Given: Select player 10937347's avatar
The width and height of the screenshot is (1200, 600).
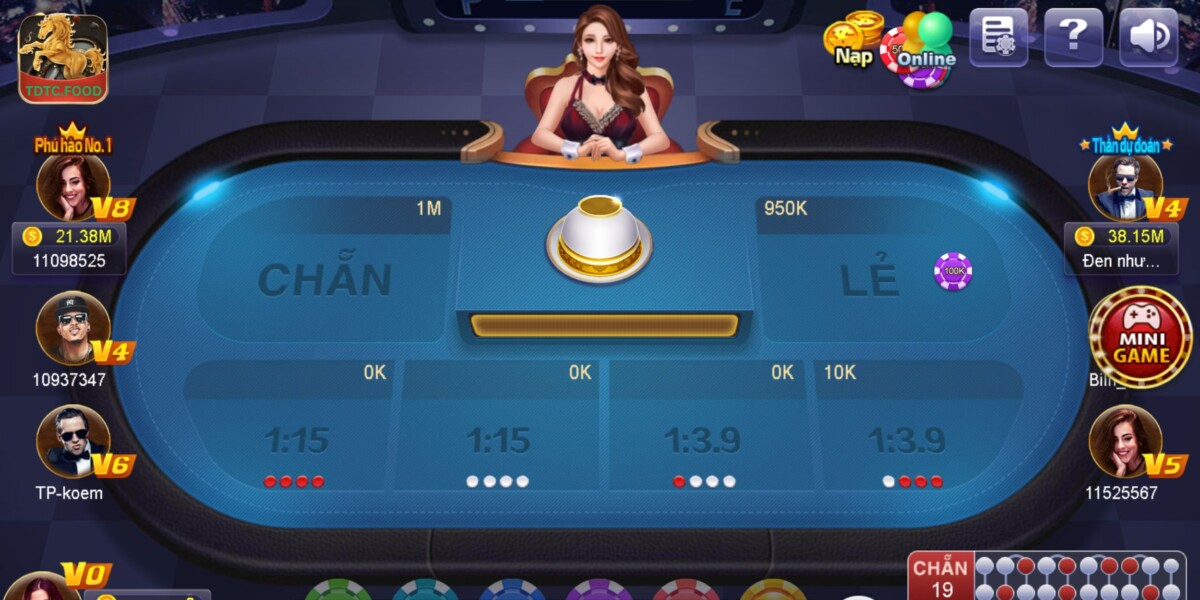Looking at the screenshot, I should click(72, 327).
